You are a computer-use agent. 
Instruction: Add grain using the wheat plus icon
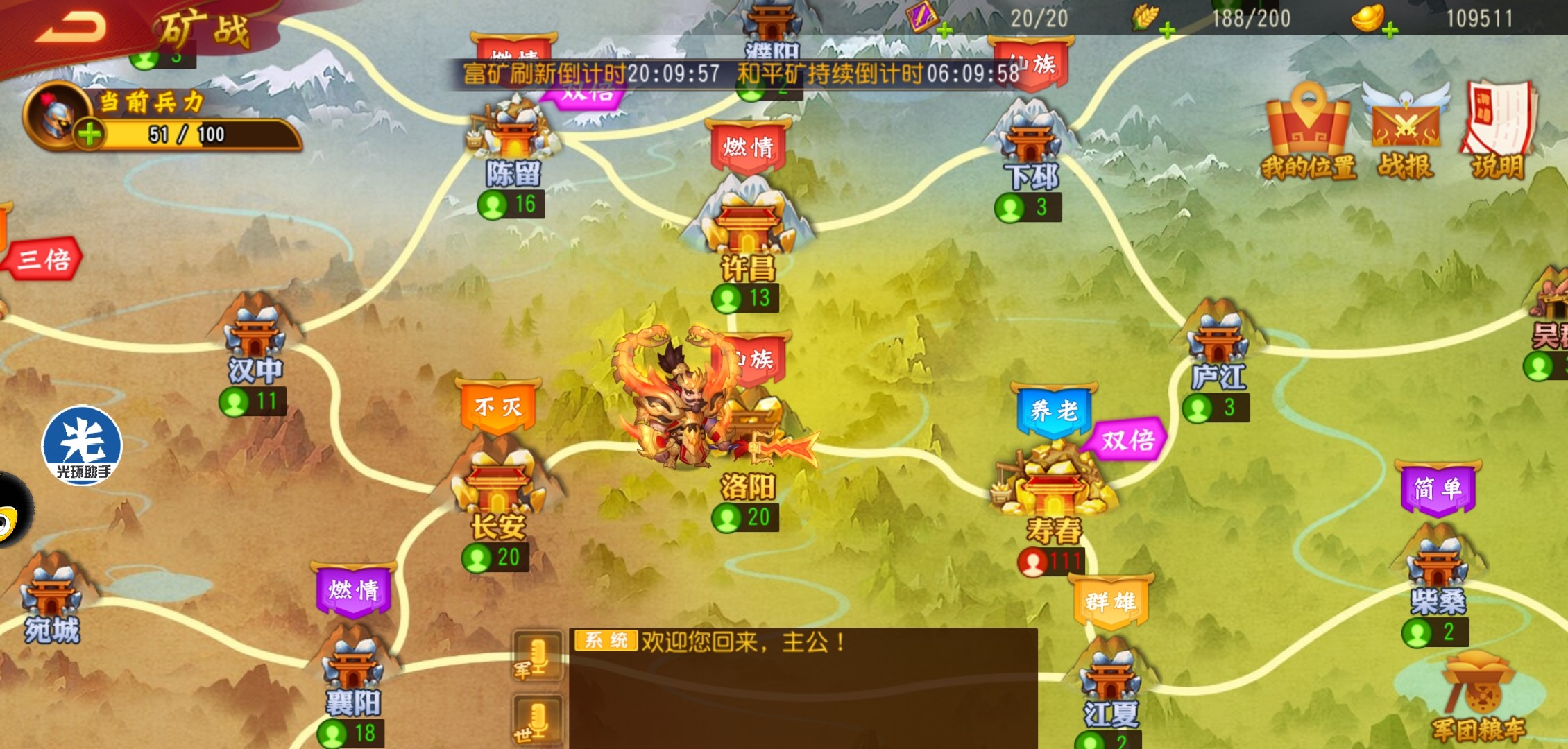click(1167, 30)
